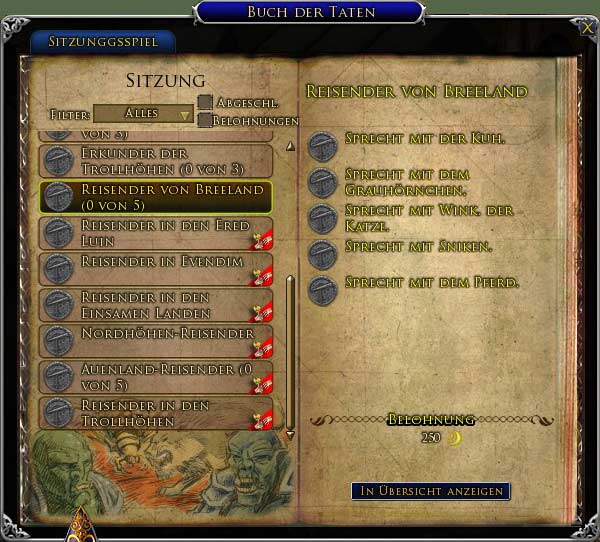The height and width of the screenshot is (542, 600).
Task: Click the deed list scroll-down arrow
Action: pos(290,435)
